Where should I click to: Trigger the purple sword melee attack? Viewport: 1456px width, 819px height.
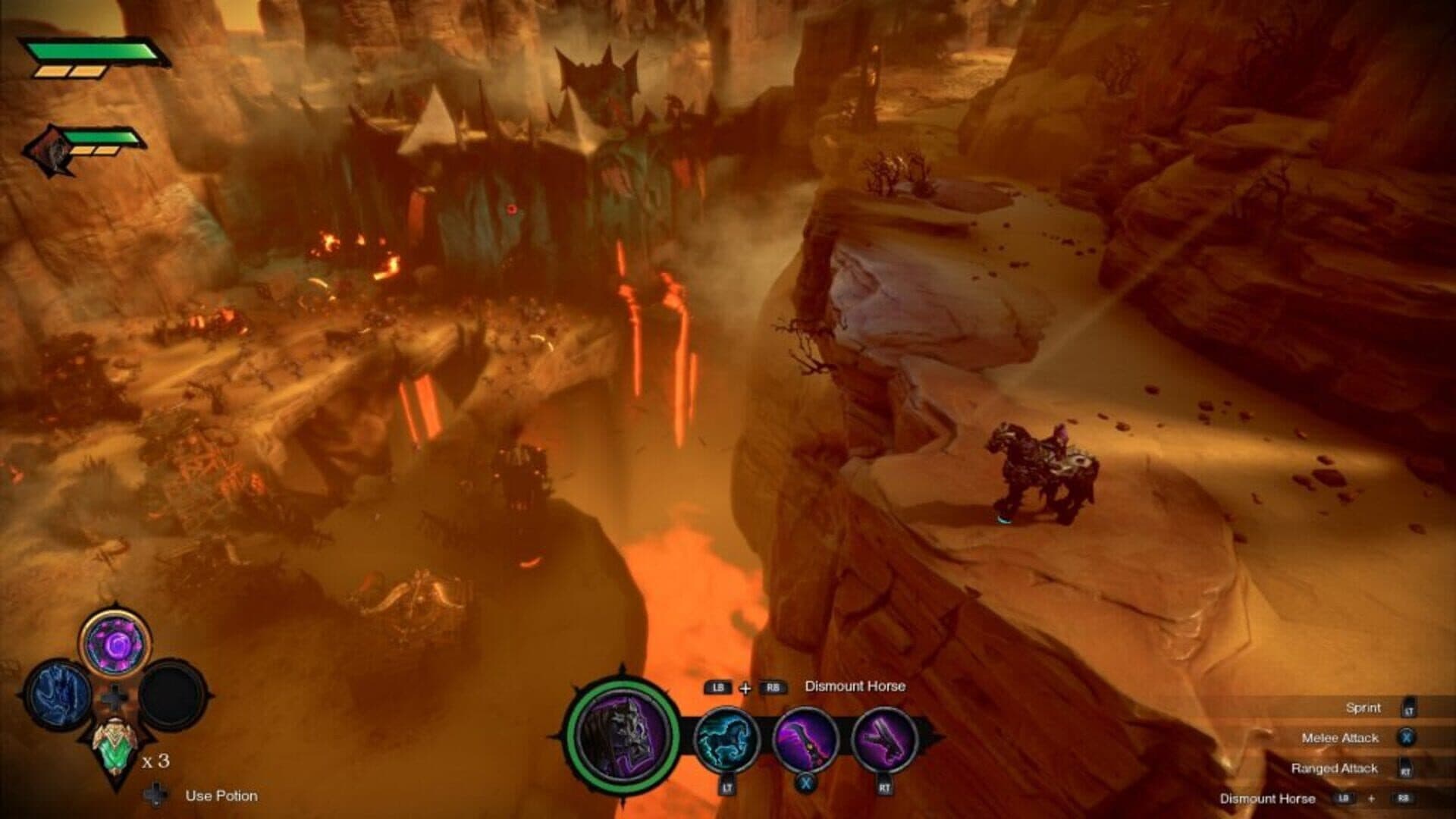(x=805, y=738)
